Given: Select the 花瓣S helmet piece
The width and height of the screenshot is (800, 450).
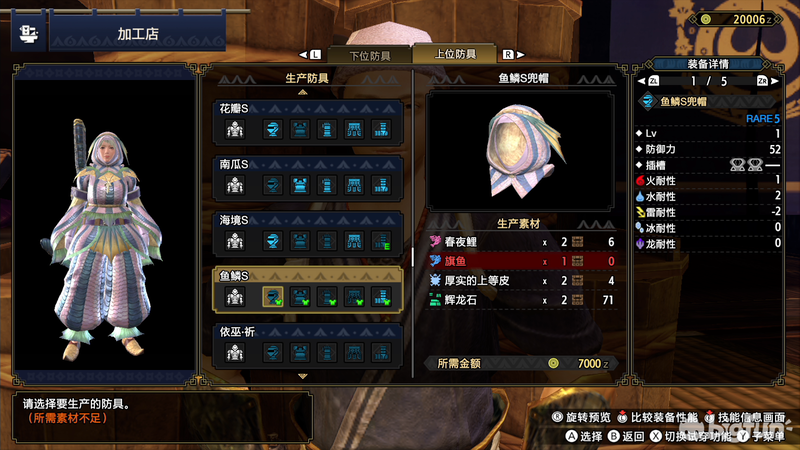Looking at the screenshot, I should (x=272, y=128).
